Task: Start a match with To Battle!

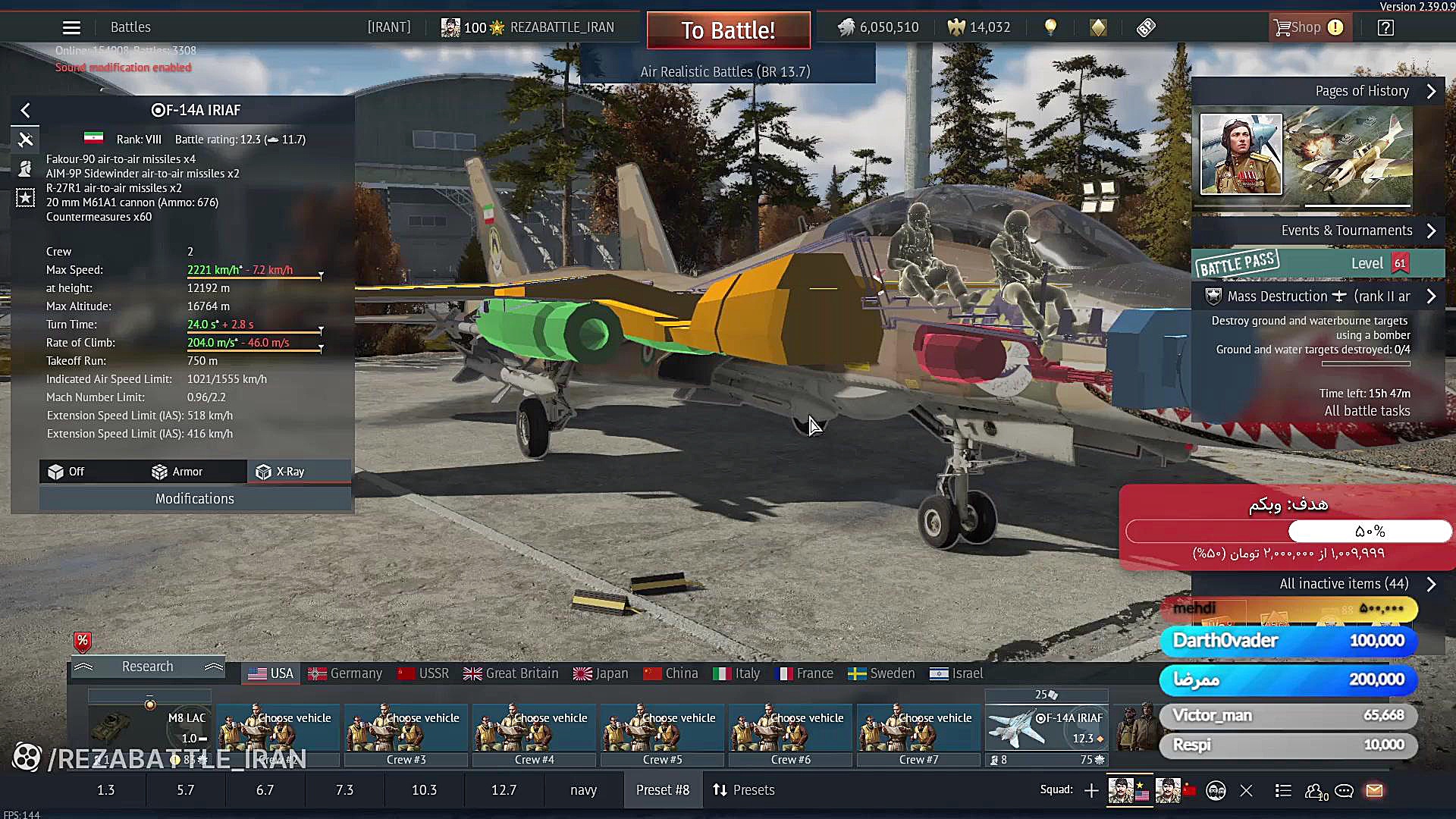Action: point(728,30)
